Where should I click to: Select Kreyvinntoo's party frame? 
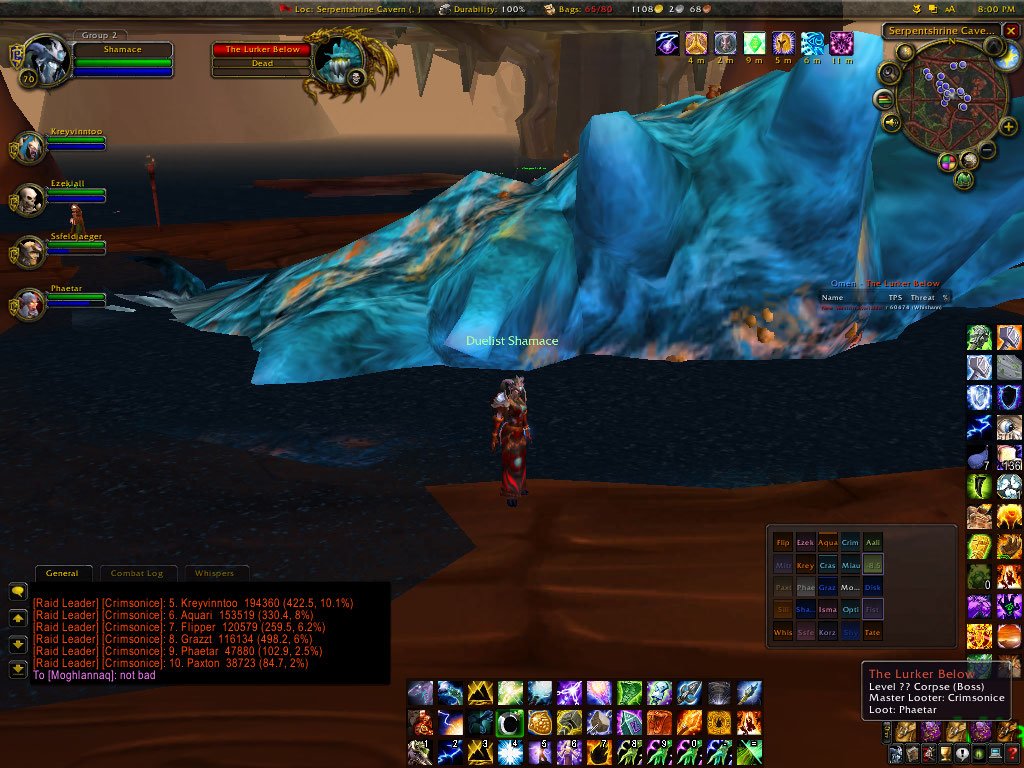coord(29,147)
